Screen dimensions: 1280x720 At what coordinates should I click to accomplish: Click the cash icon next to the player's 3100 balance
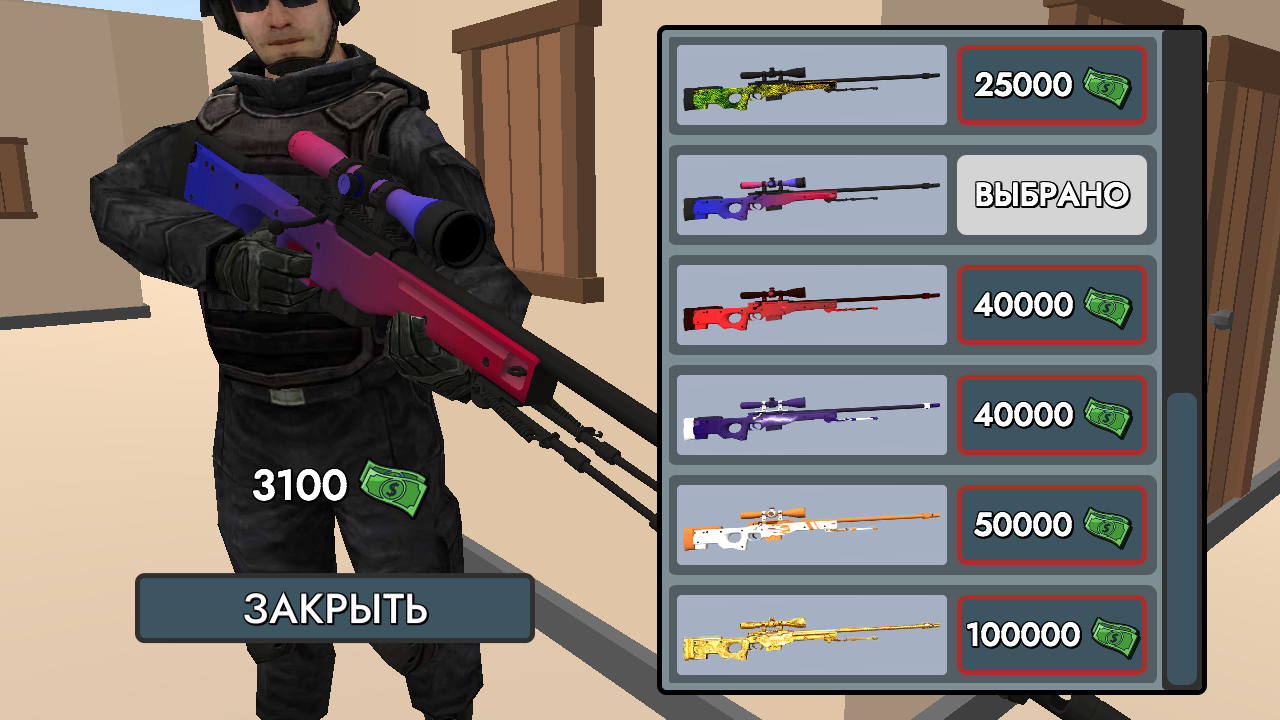390,489
